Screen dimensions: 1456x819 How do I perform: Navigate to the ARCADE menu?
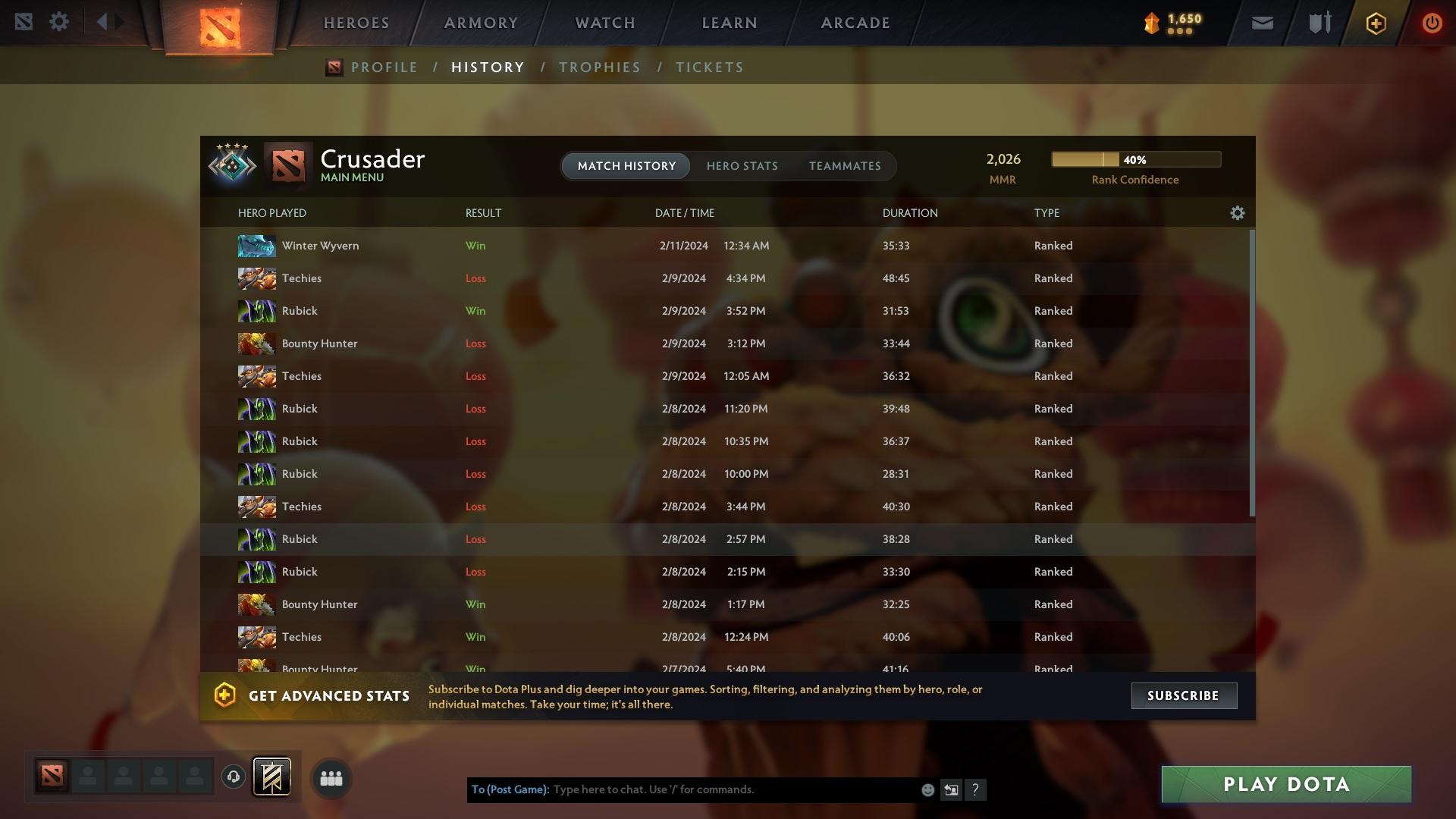pyautogui.click(x=855, y=22)
